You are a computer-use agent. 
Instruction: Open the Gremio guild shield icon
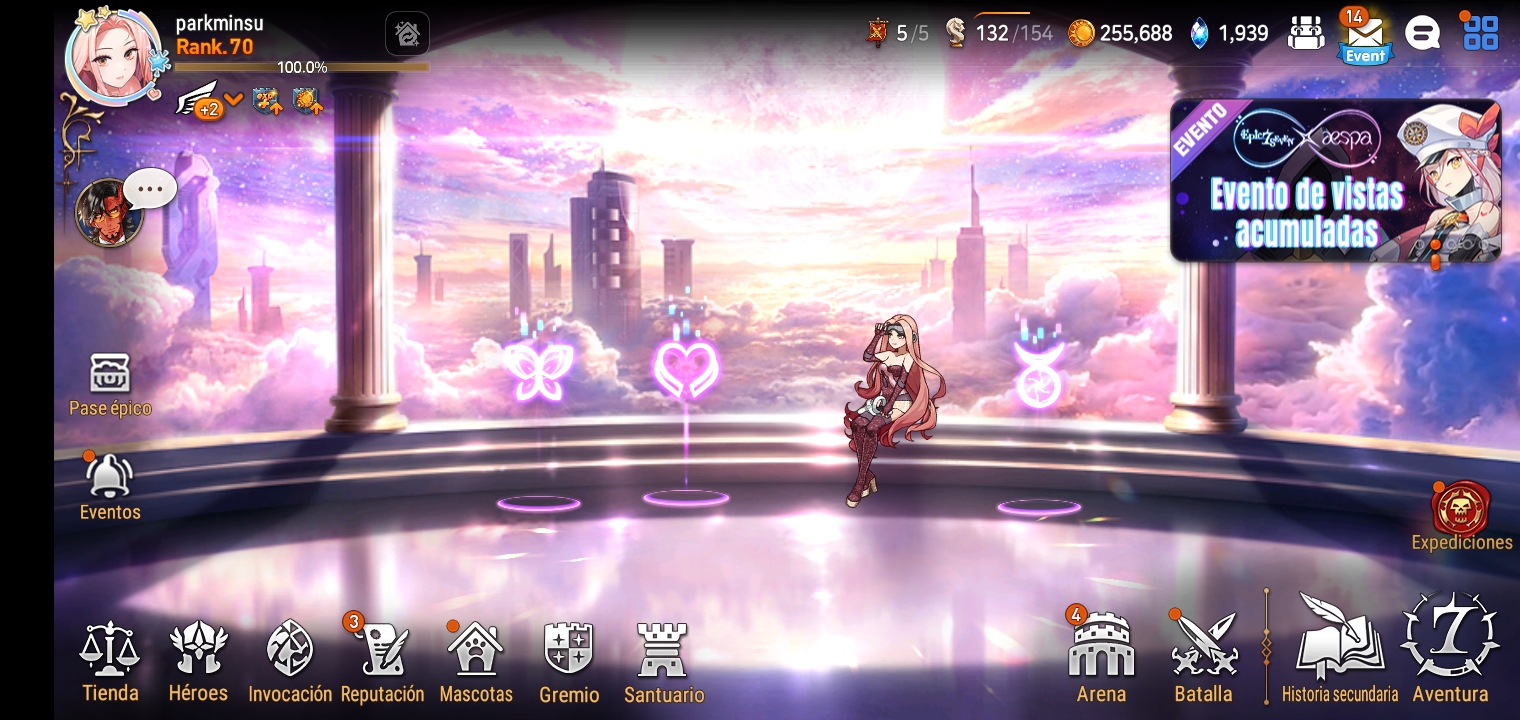pyautogui.click(x=569, y=650)
